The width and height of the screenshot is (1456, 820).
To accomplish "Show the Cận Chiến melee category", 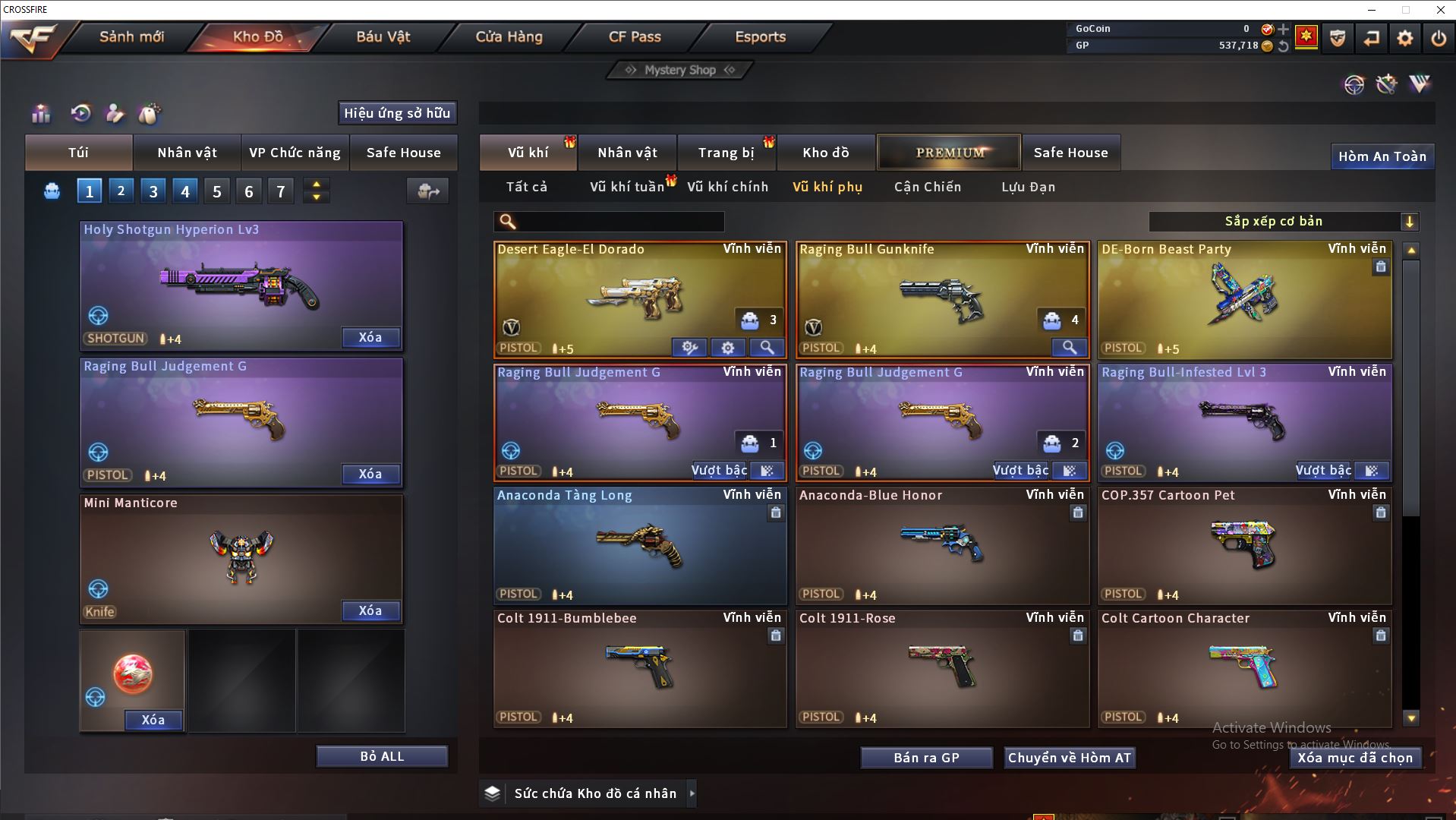I will [927, 187].
